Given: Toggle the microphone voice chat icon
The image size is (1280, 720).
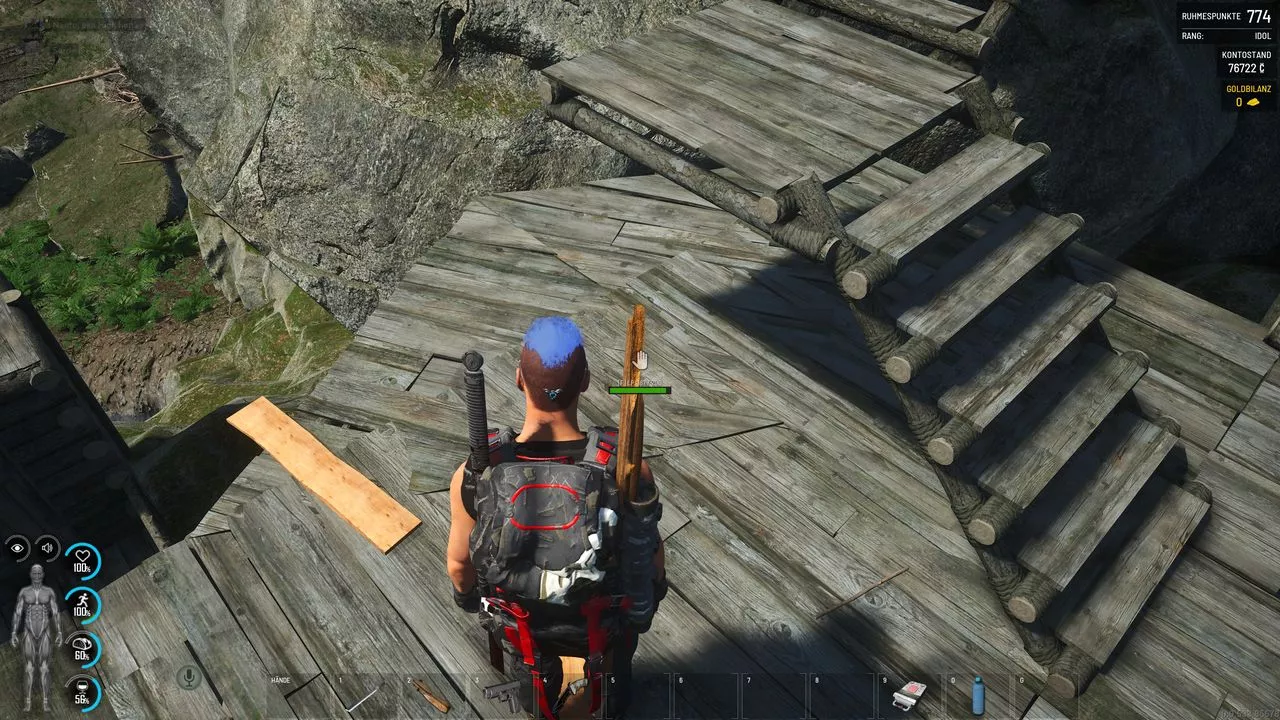Looking at the screenshot, I should (x=187, y=678).
